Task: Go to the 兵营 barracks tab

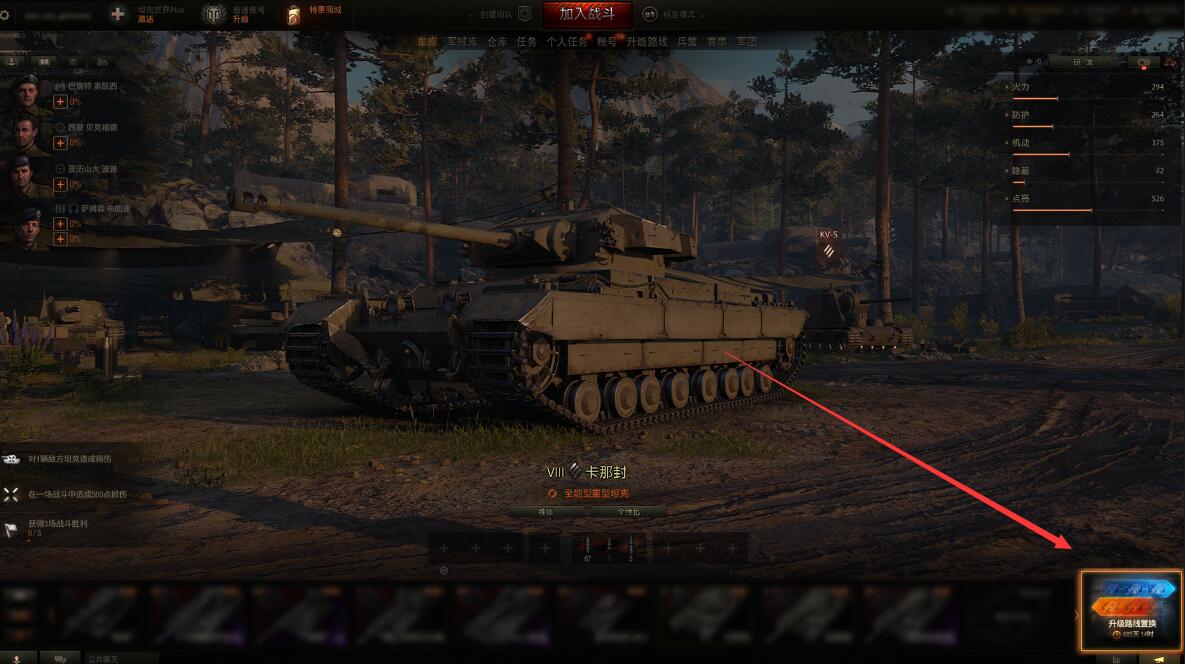Action: pyautogui.click(x=687, y=42)
